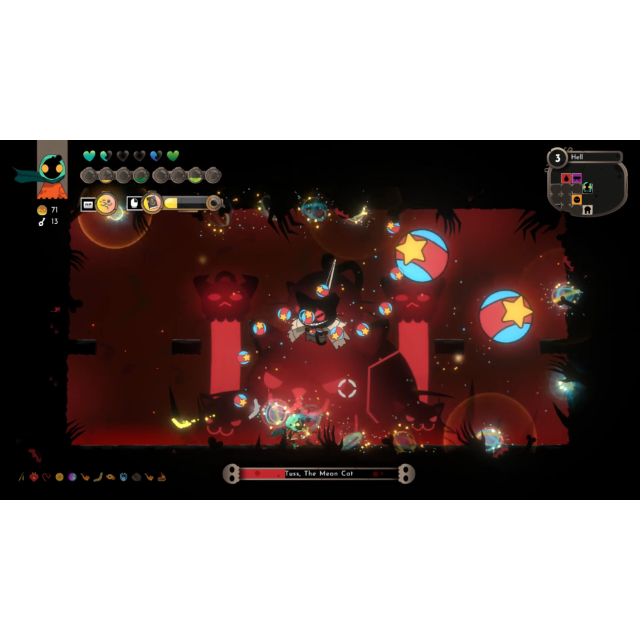
Task: Click the orange boss room marker
Action: point(577,199)
